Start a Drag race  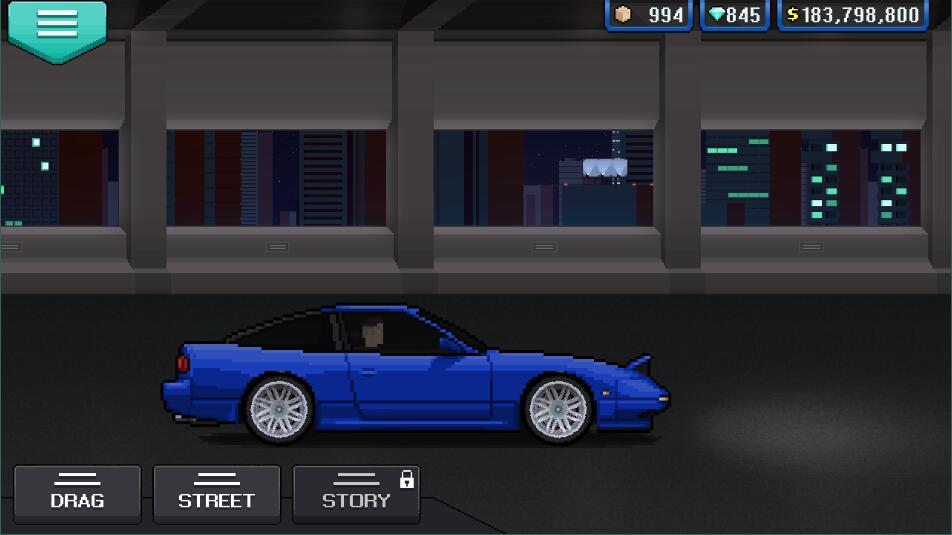click(x=77, y=493)
